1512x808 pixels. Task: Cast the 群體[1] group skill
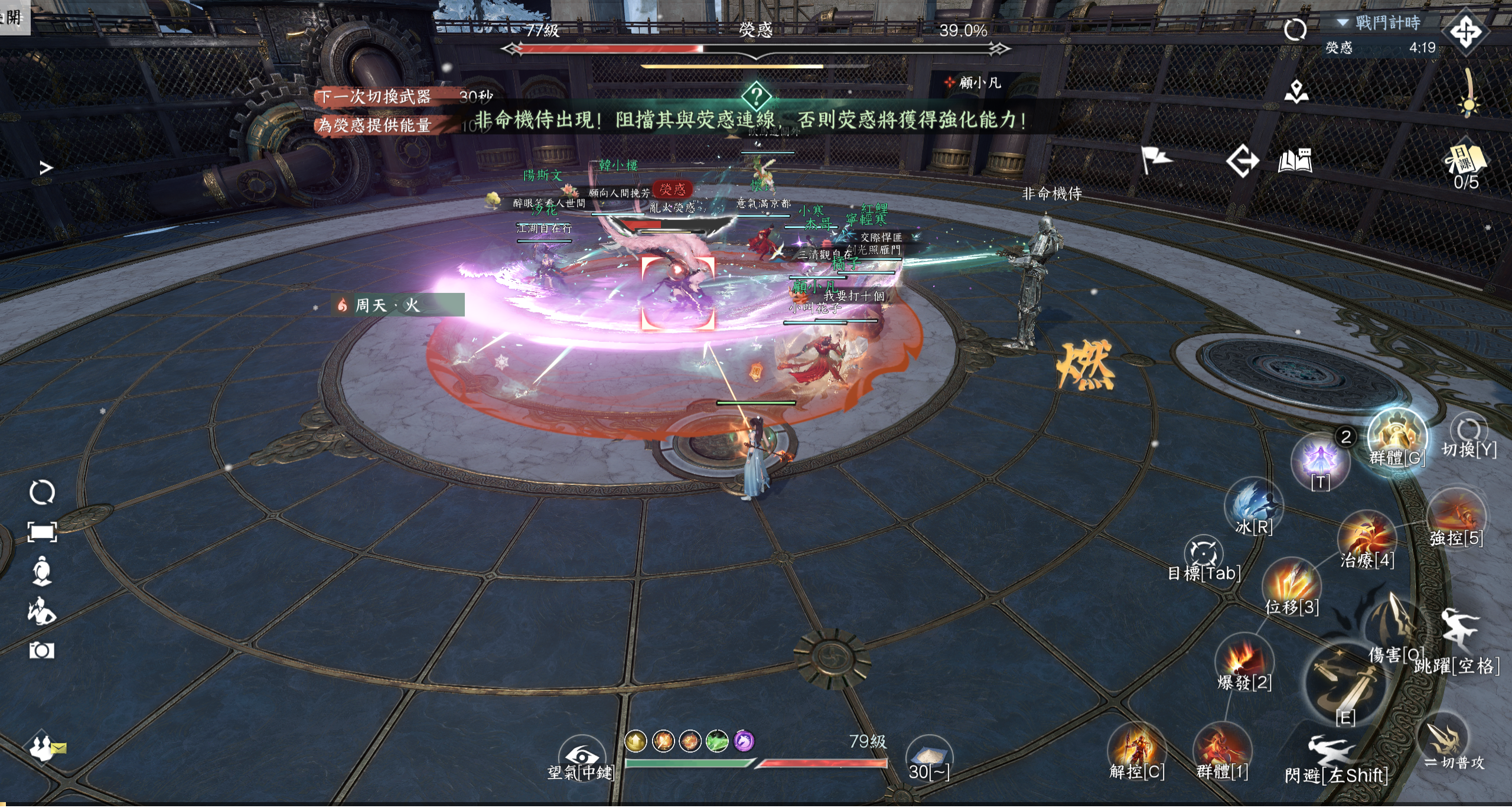[x=1222, y=751]
